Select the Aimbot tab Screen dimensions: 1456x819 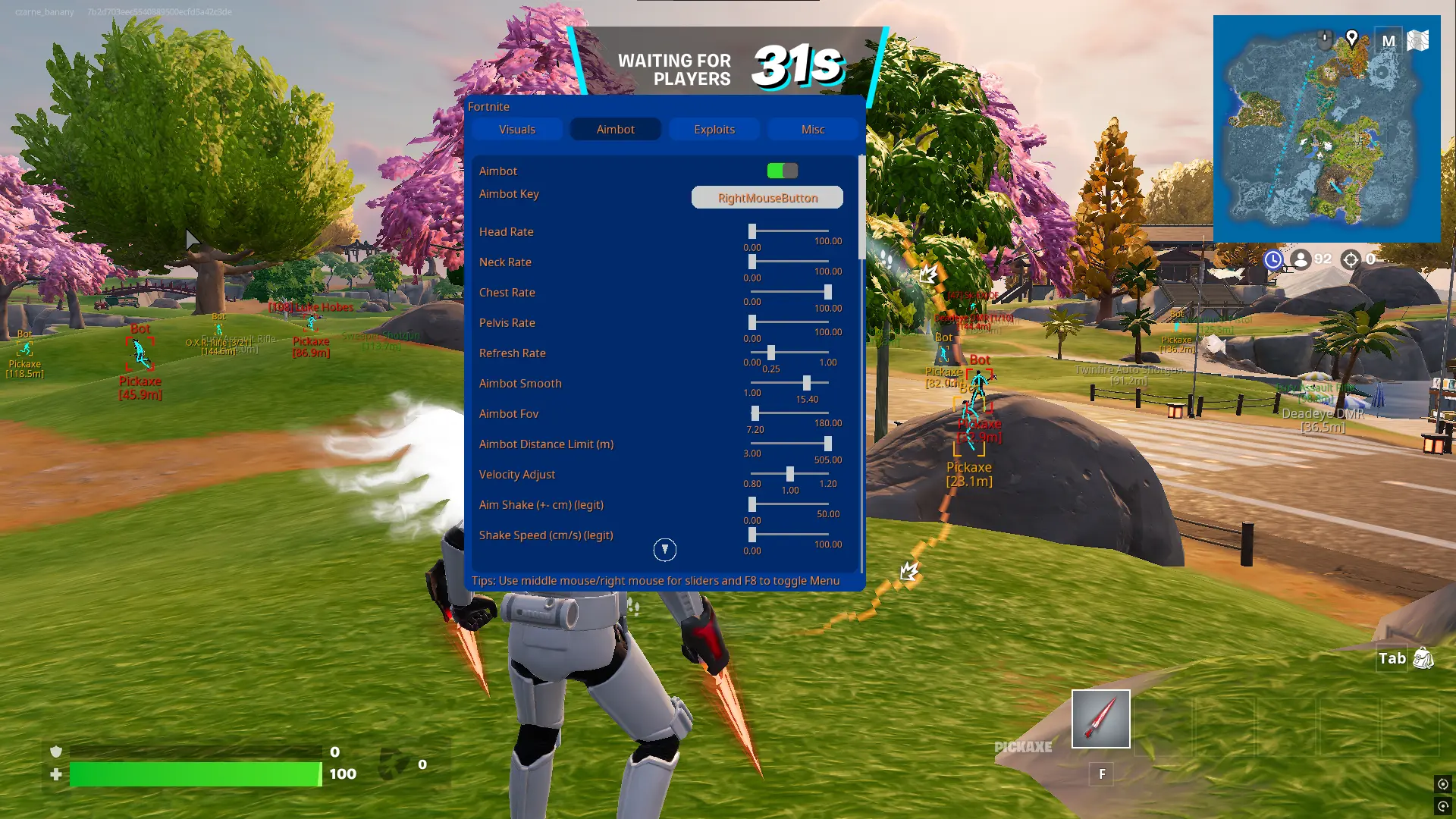tap(615, 130)
